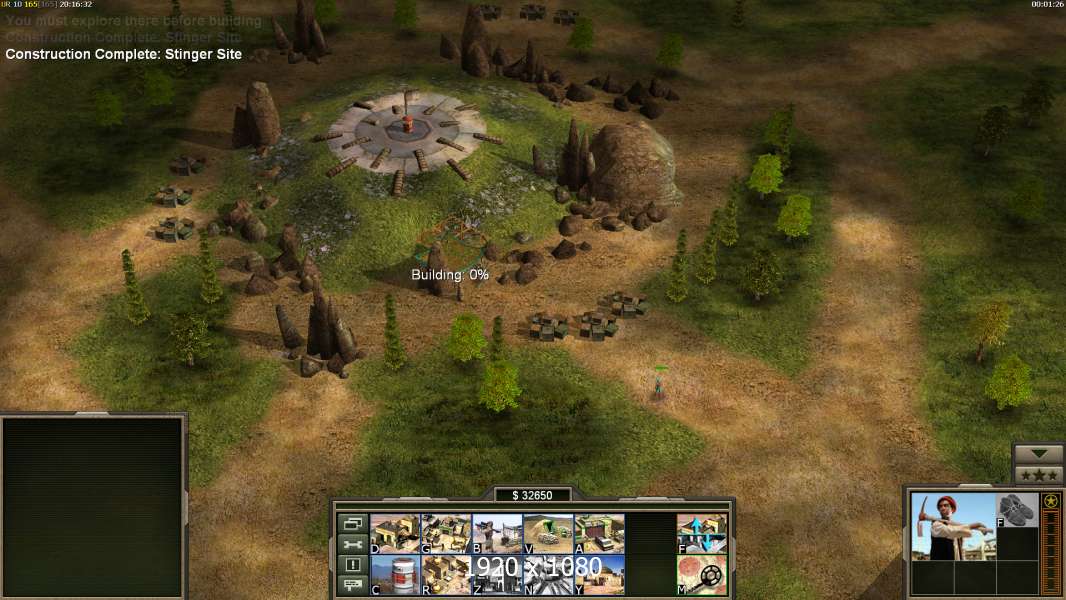
Task: Toggle the blue arrows building icon labeled F
Action: (702, 534)
